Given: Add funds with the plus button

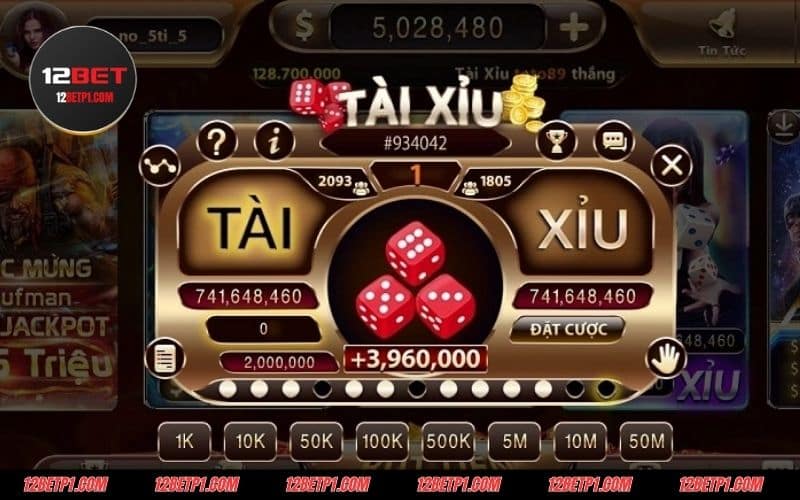Looking at the screenshot, I should coord(574,28).
